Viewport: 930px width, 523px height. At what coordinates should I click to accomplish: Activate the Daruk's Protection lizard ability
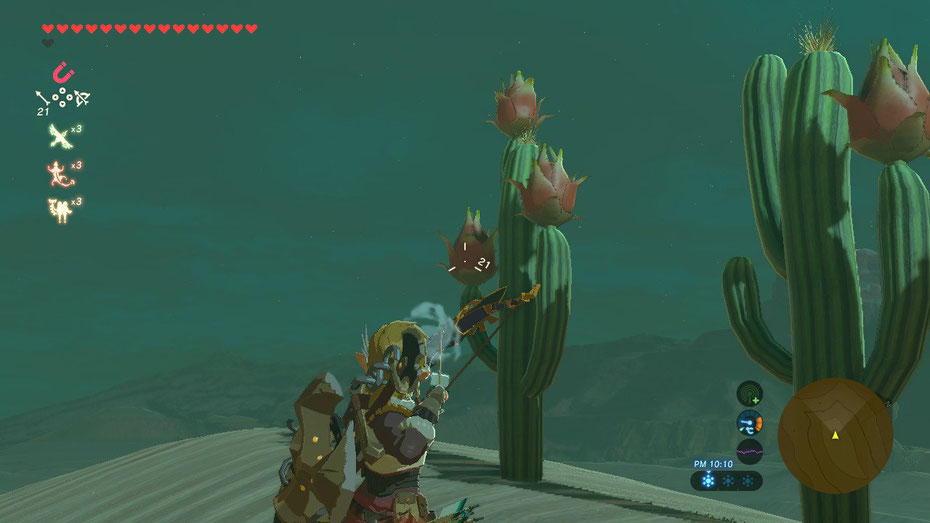[x=61, y=171]
